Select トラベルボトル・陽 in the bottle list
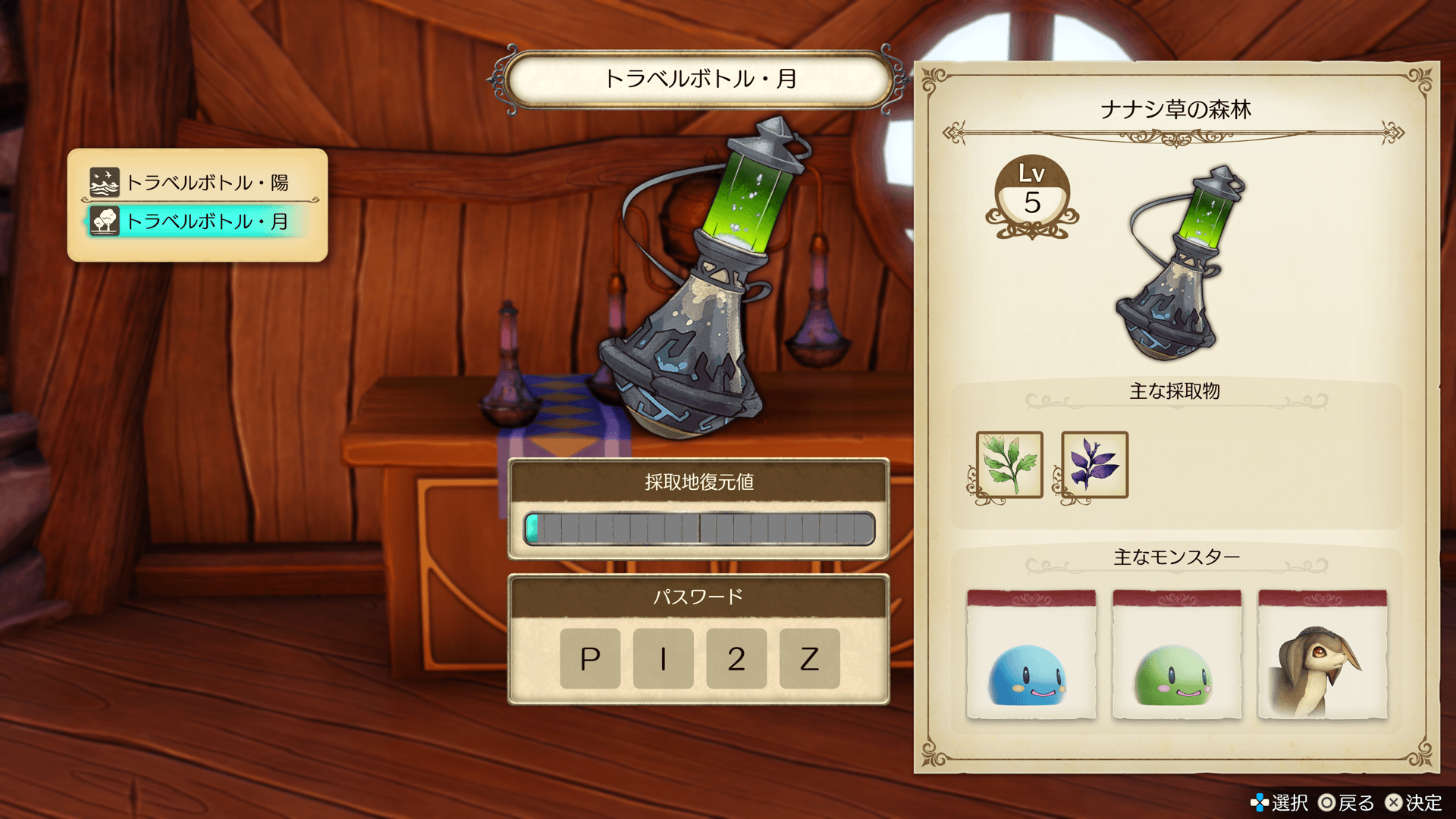The height and width of the screenshot is (819, 1456). pos(197,182)
